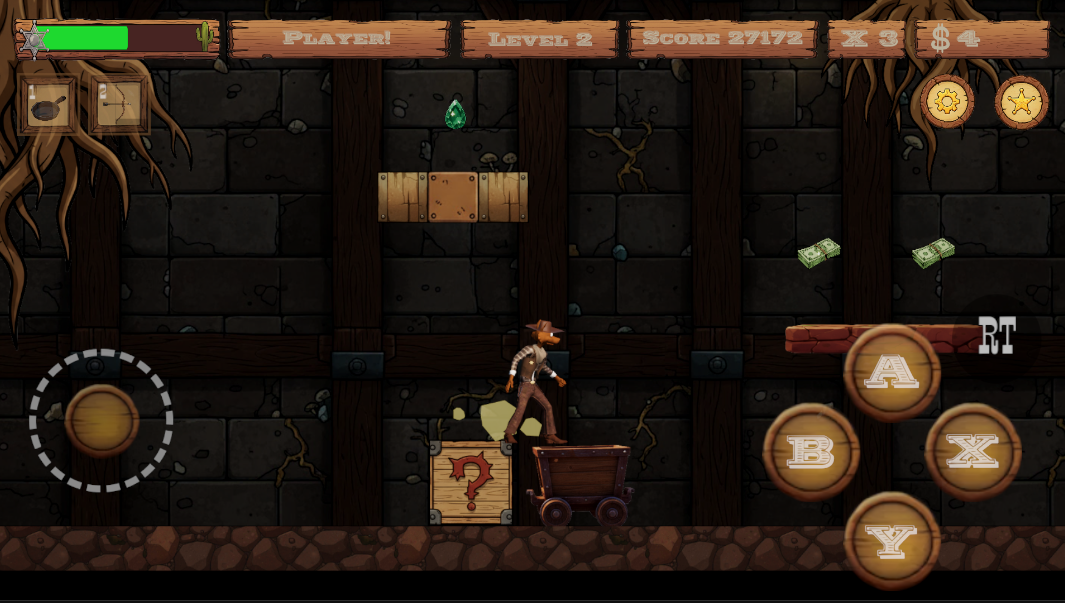Touch the virtual joystick knob

[101, 421]
